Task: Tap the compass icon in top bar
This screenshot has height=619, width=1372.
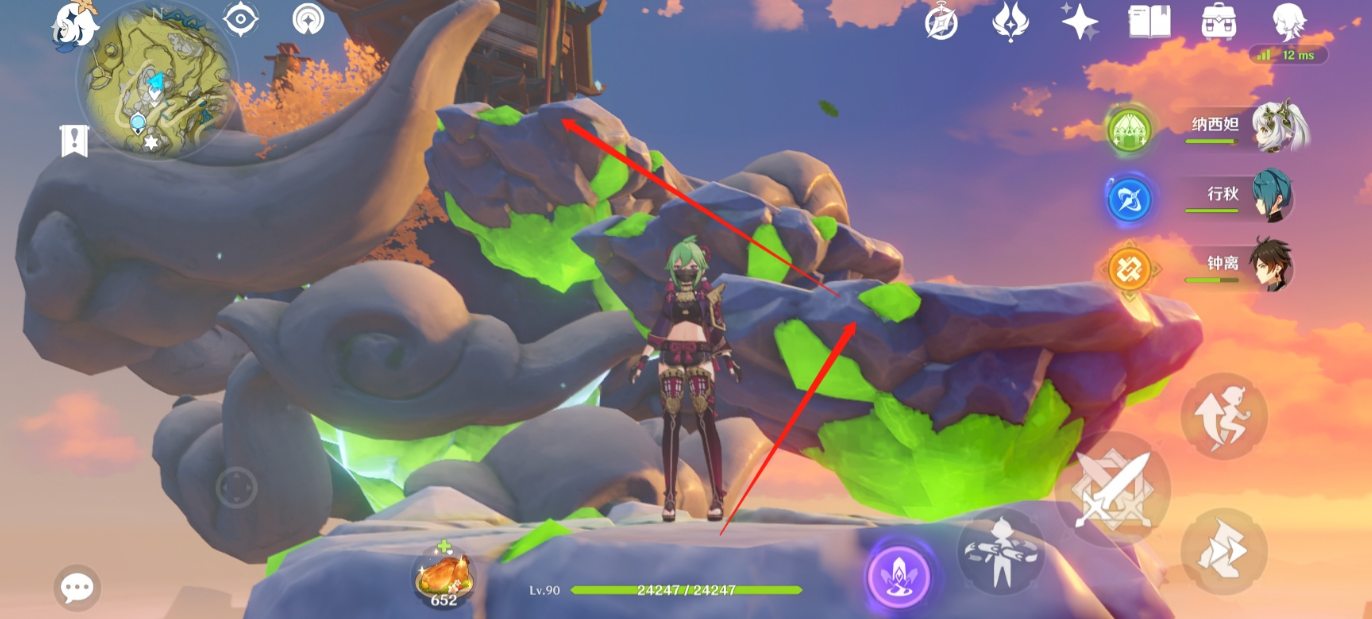Action: [941, 21]
